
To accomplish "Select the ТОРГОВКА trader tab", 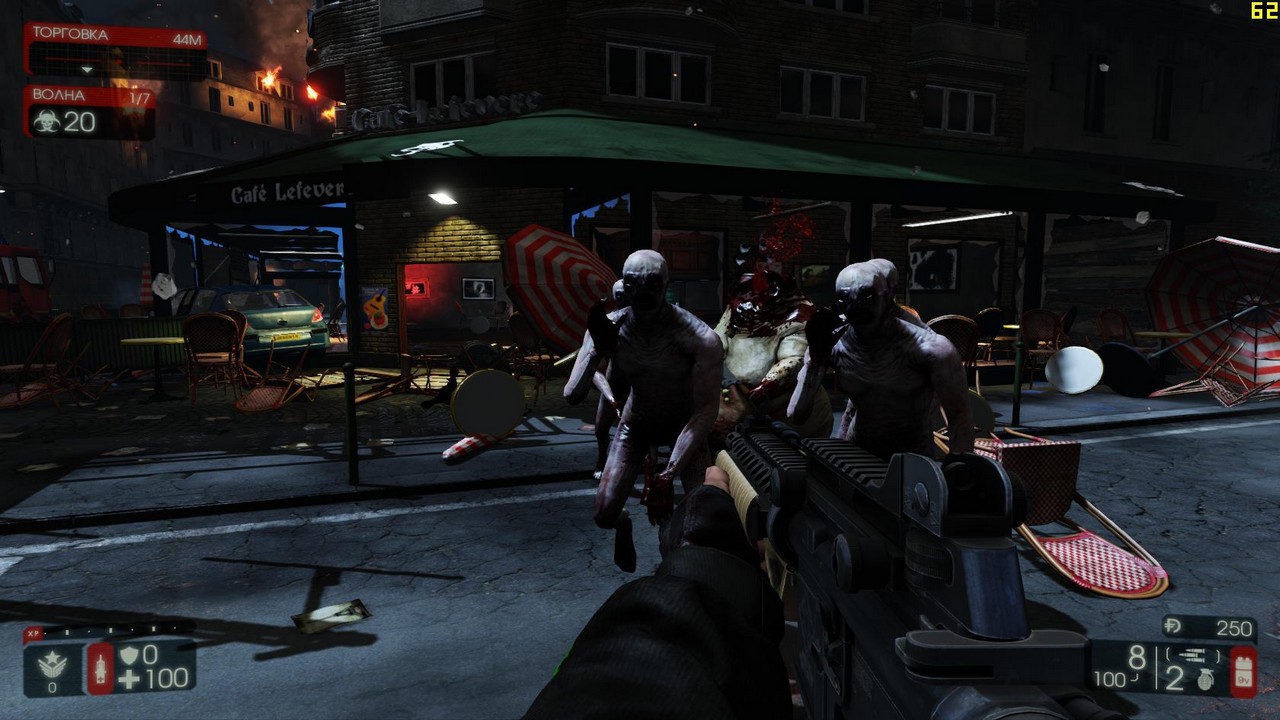I will 71,34.
